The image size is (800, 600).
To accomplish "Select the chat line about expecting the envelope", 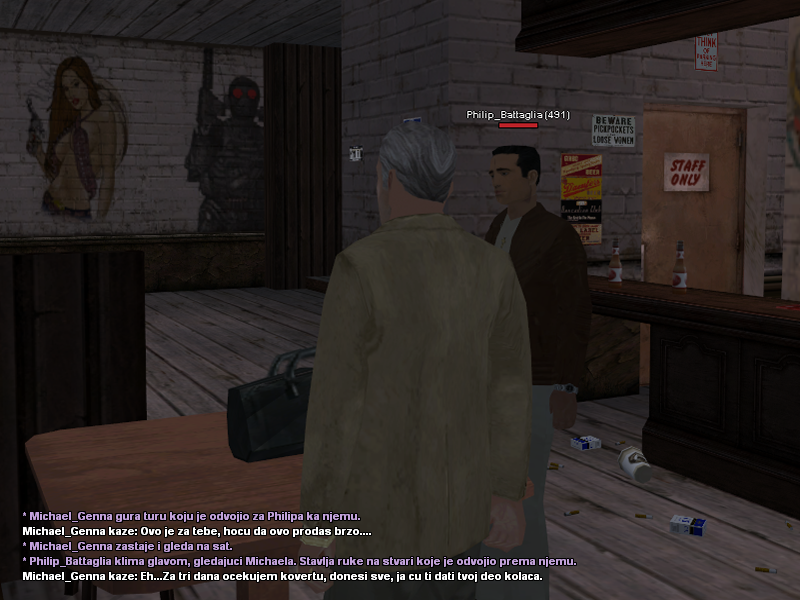I will [282, 577].
